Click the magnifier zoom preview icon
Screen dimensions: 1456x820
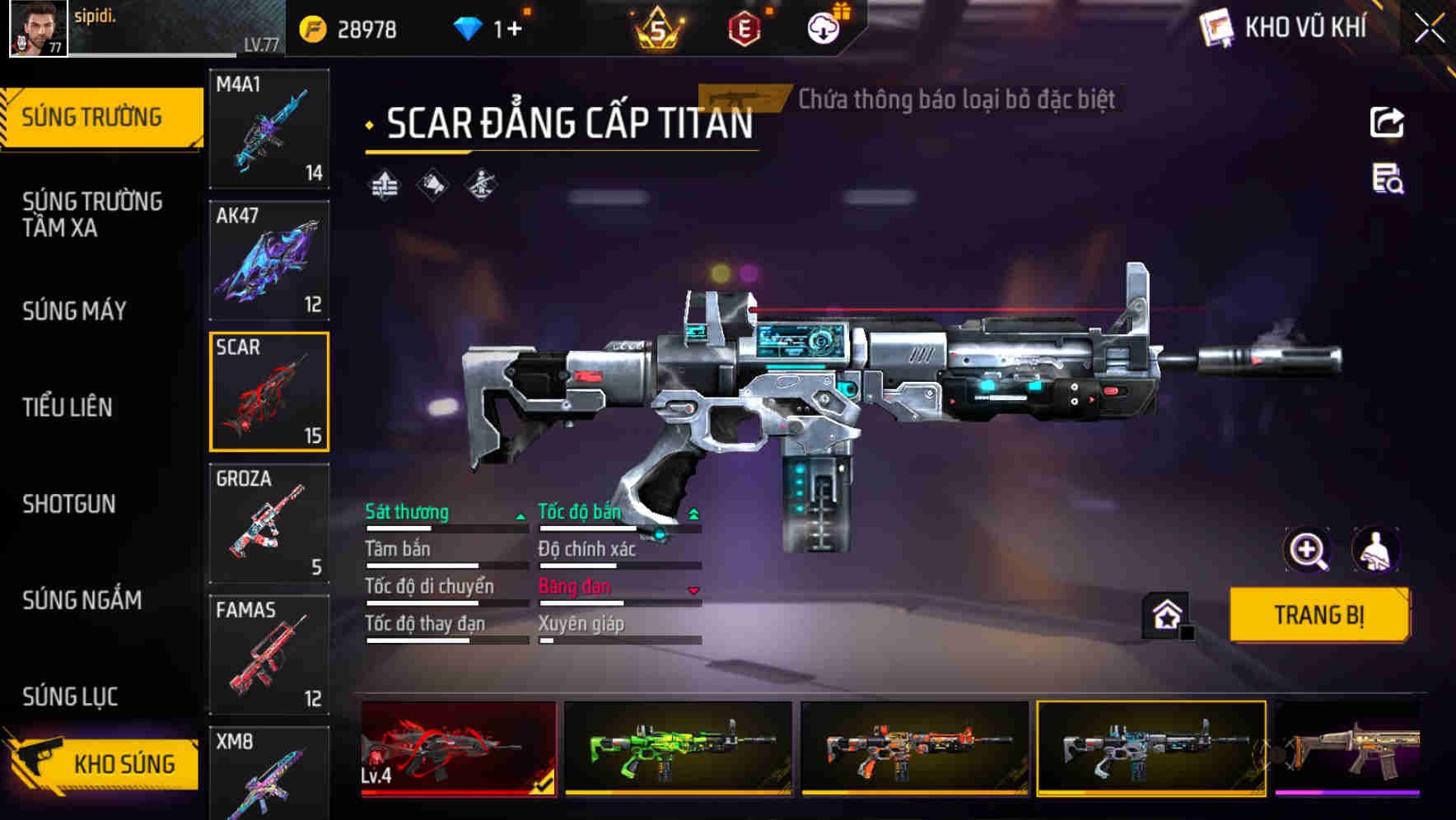[x=1306, y=549]
